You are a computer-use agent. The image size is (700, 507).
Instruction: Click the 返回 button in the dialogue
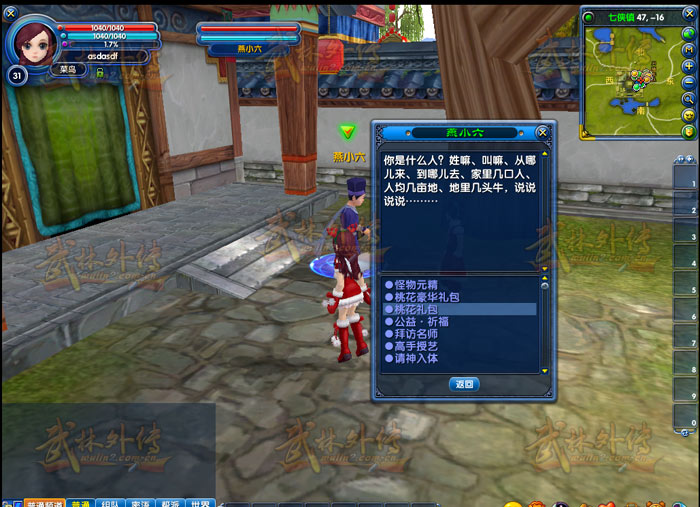pyautogui.click(x=464, y=384)
